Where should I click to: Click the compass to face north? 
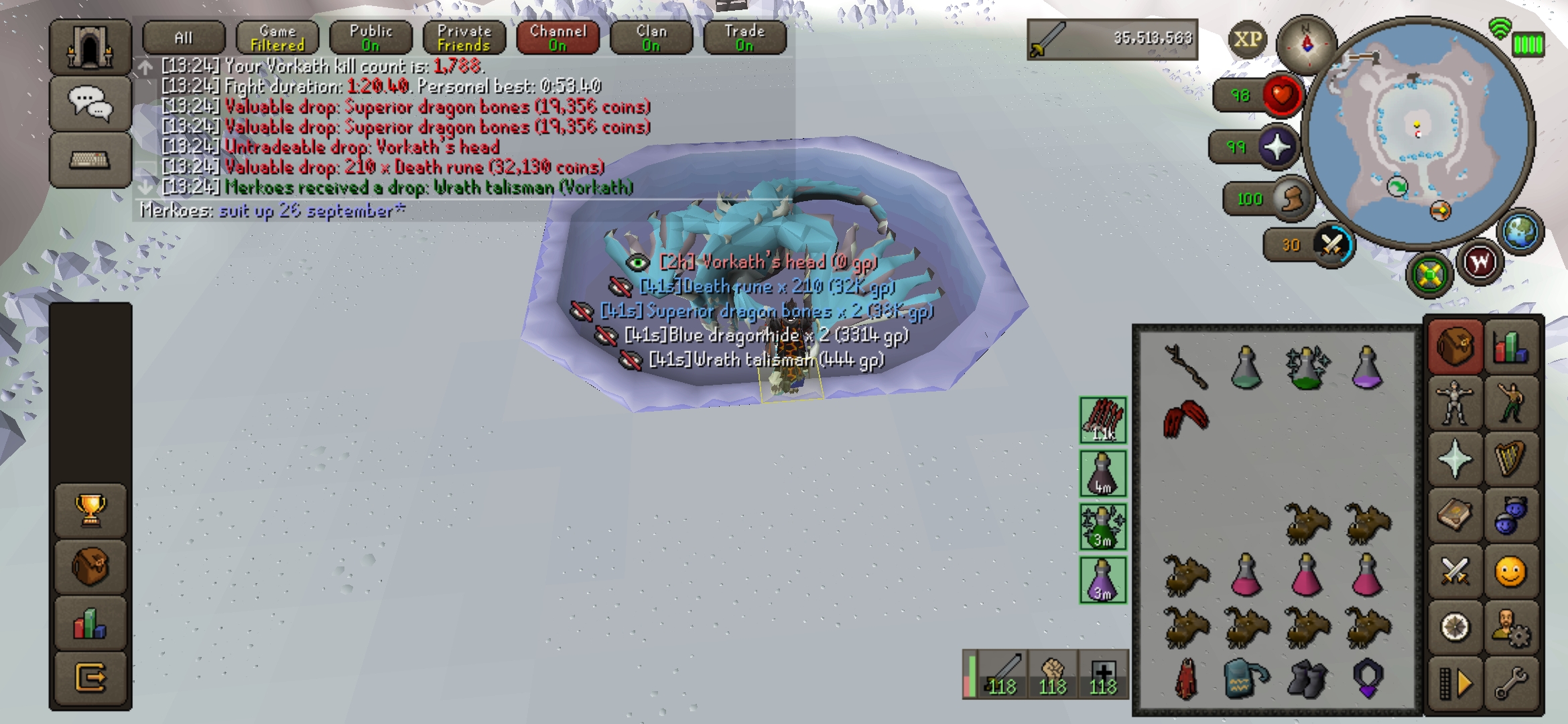point(1305,43)
